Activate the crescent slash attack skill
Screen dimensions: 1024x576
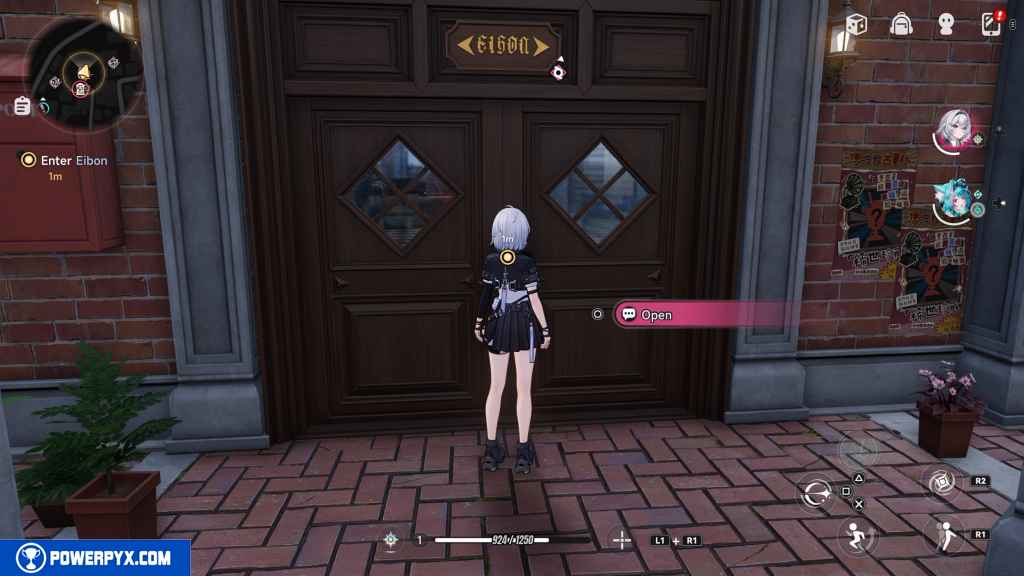click(815, 492)
